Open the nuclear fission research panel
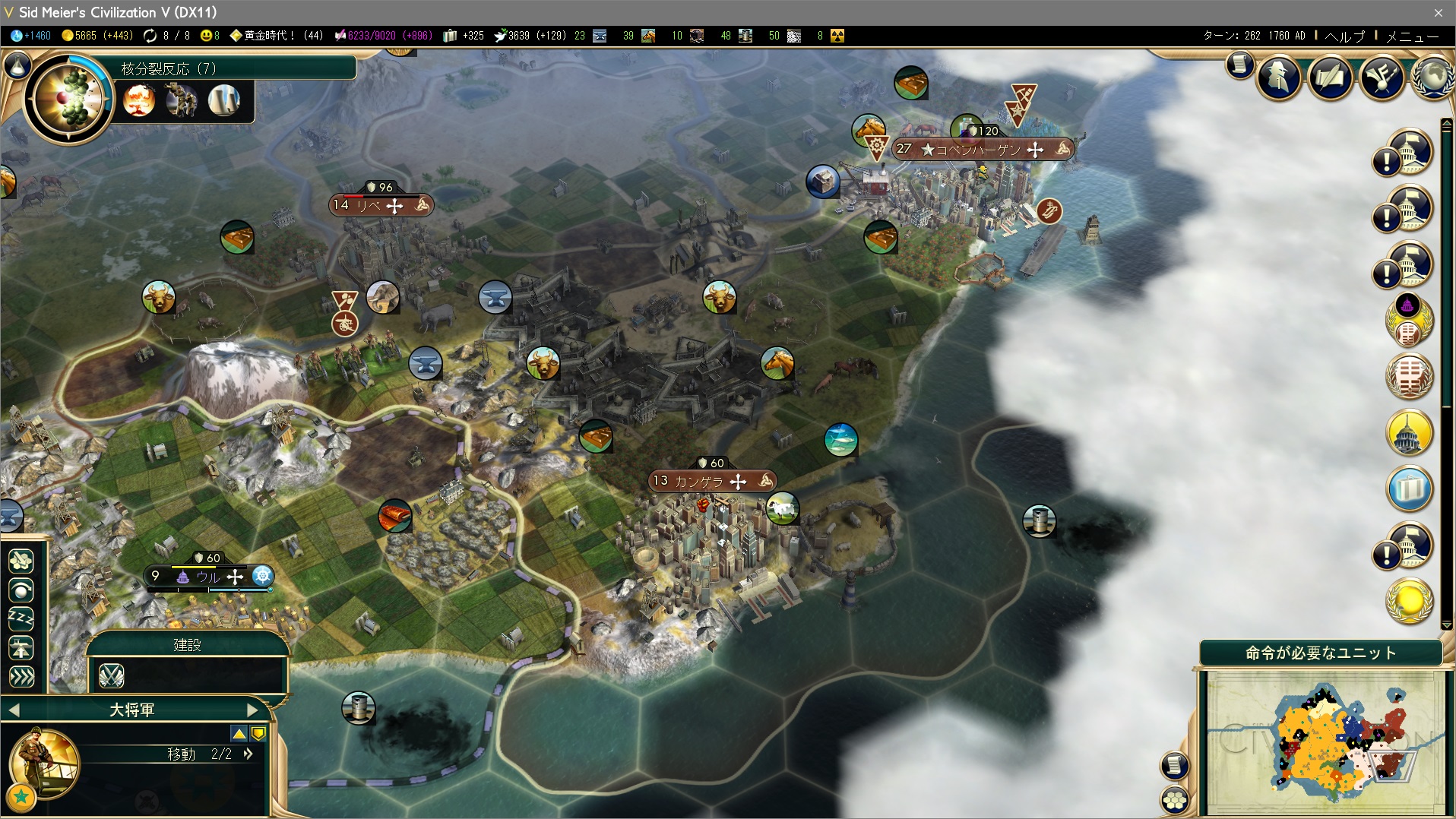The height and width of the screenshot is (819, 1456). 68,99
